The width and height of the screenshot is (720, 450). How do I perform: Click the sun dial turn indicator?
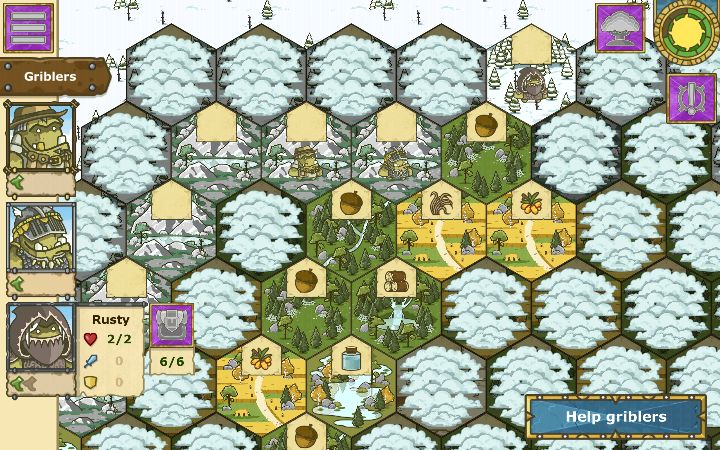tap(689, 30)
